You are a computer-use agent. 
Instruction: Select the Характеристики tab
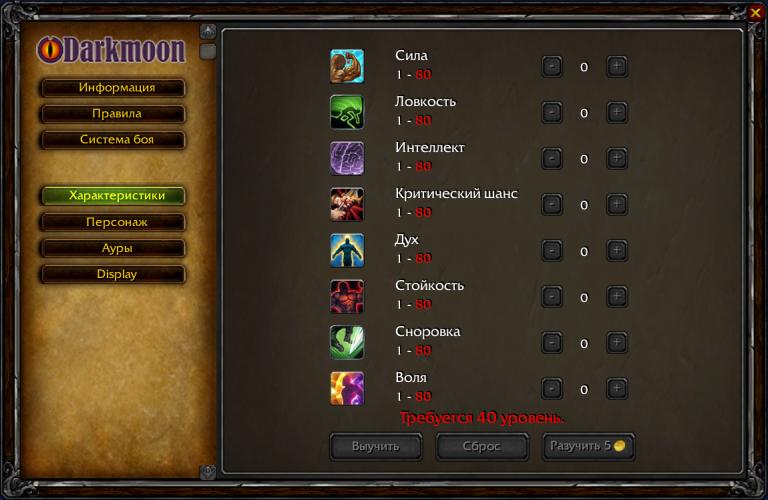(x=113, y=195)
